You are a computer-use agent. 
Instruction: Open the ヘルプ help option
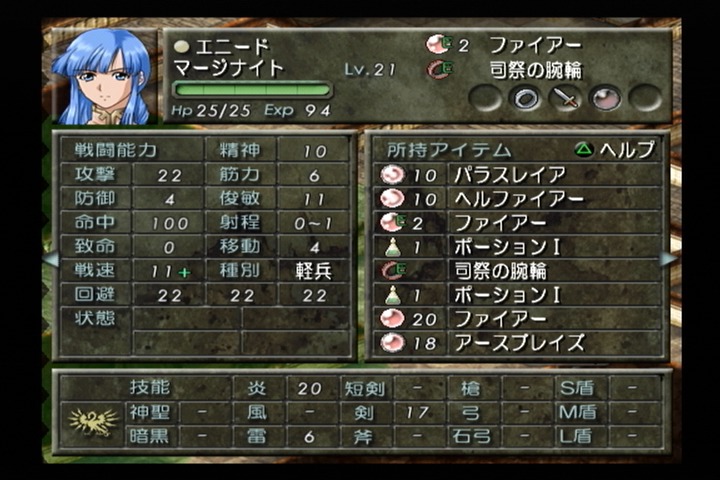(615, 150)
